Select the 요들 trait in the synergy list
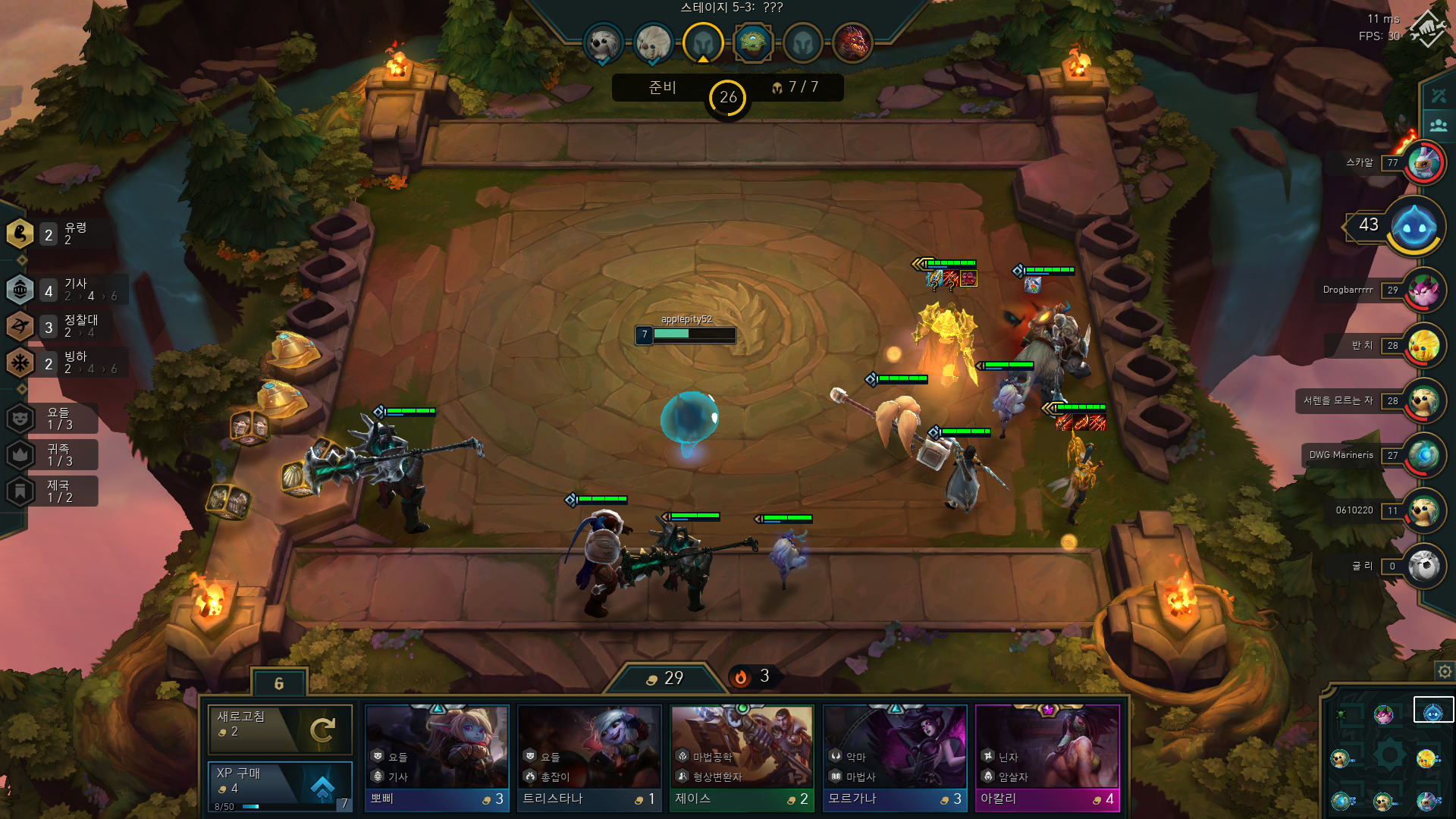Screen dimensions: 1456x819 [53, 418]
